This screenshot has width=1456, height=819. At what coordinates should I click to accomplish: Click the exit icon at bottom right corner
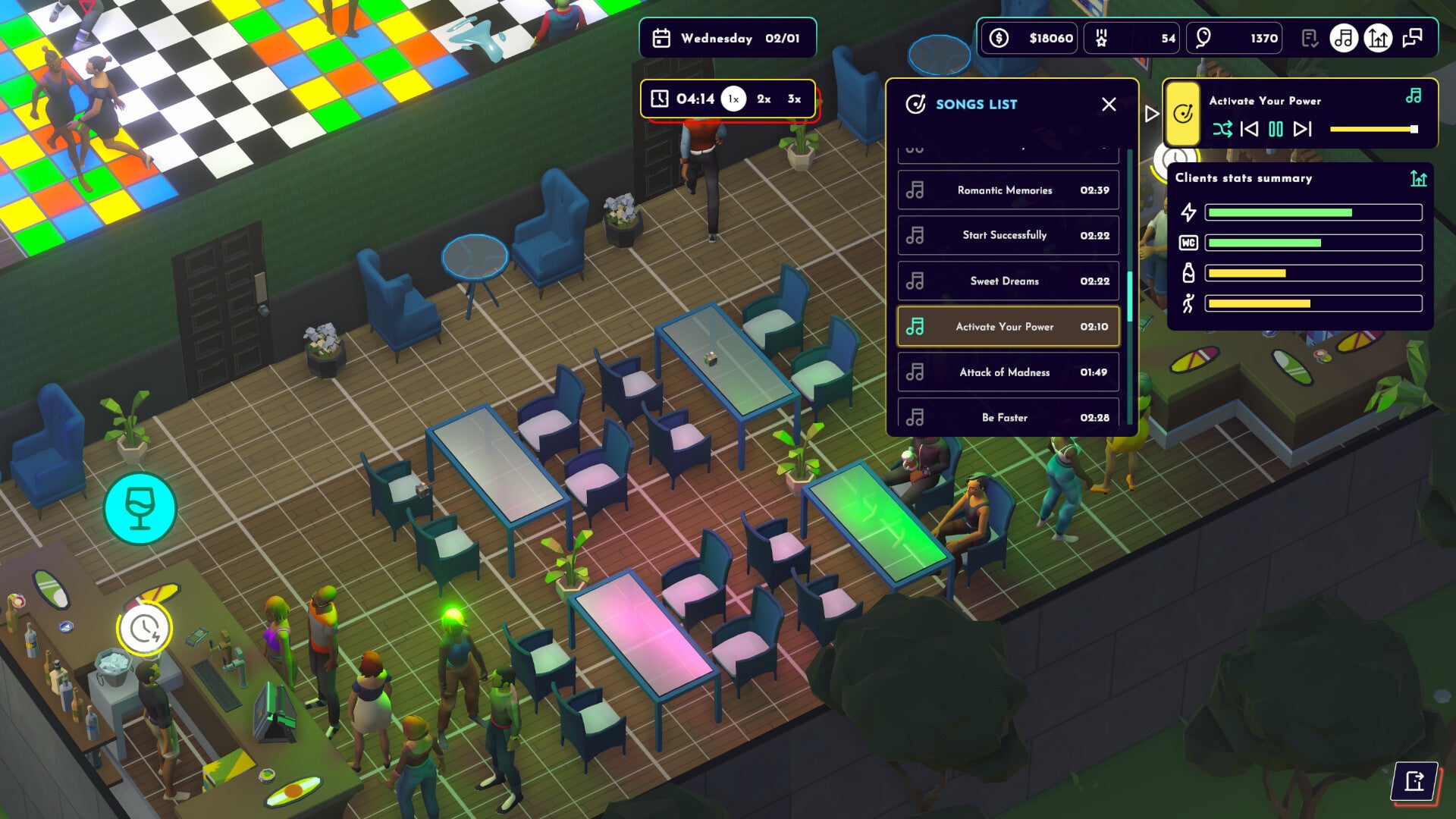(1416, 779)
